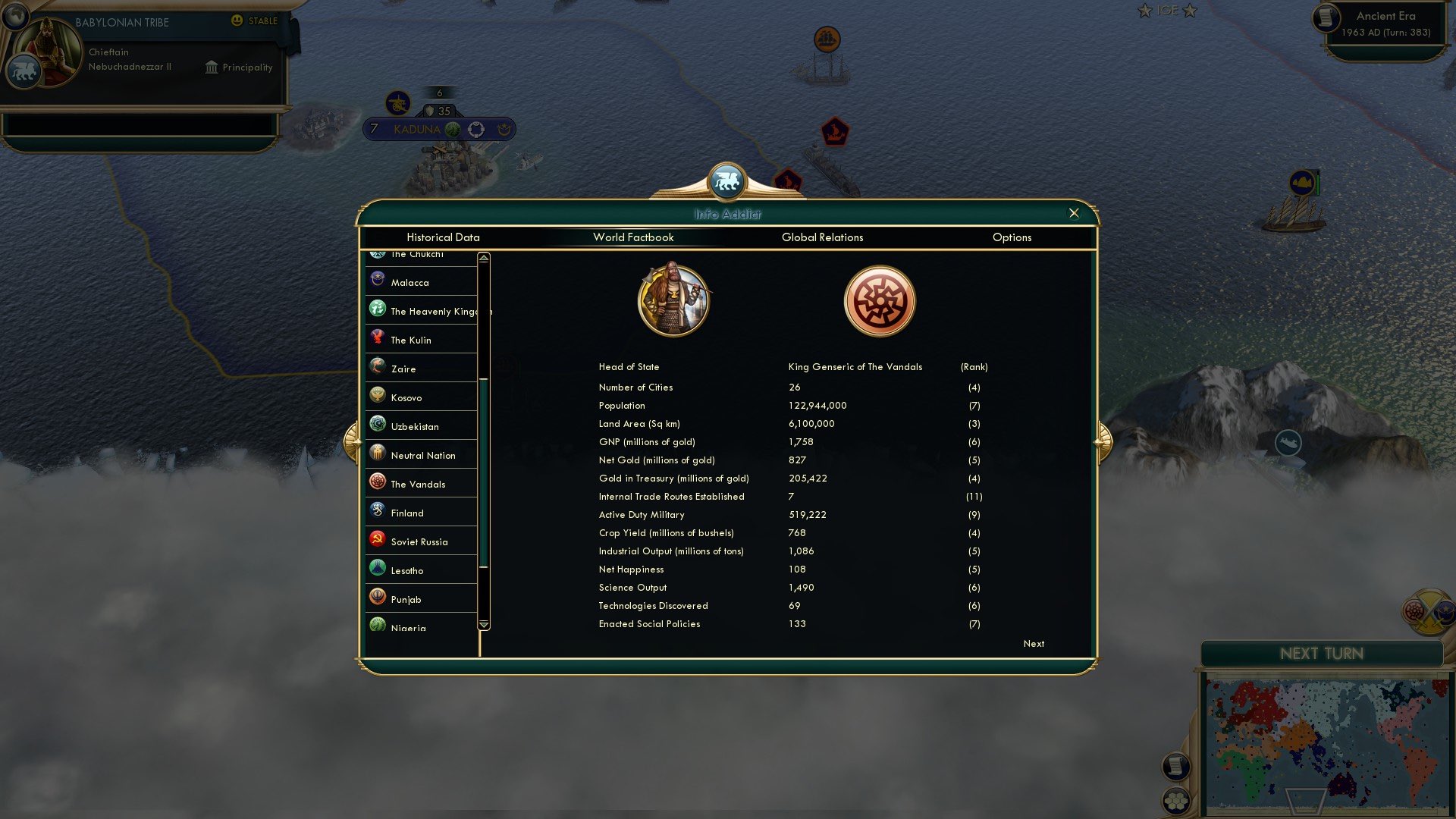1456x819 pixels.
Task: Click The Vandals icon in the civilization list
Action: click(x=377, y=482)
